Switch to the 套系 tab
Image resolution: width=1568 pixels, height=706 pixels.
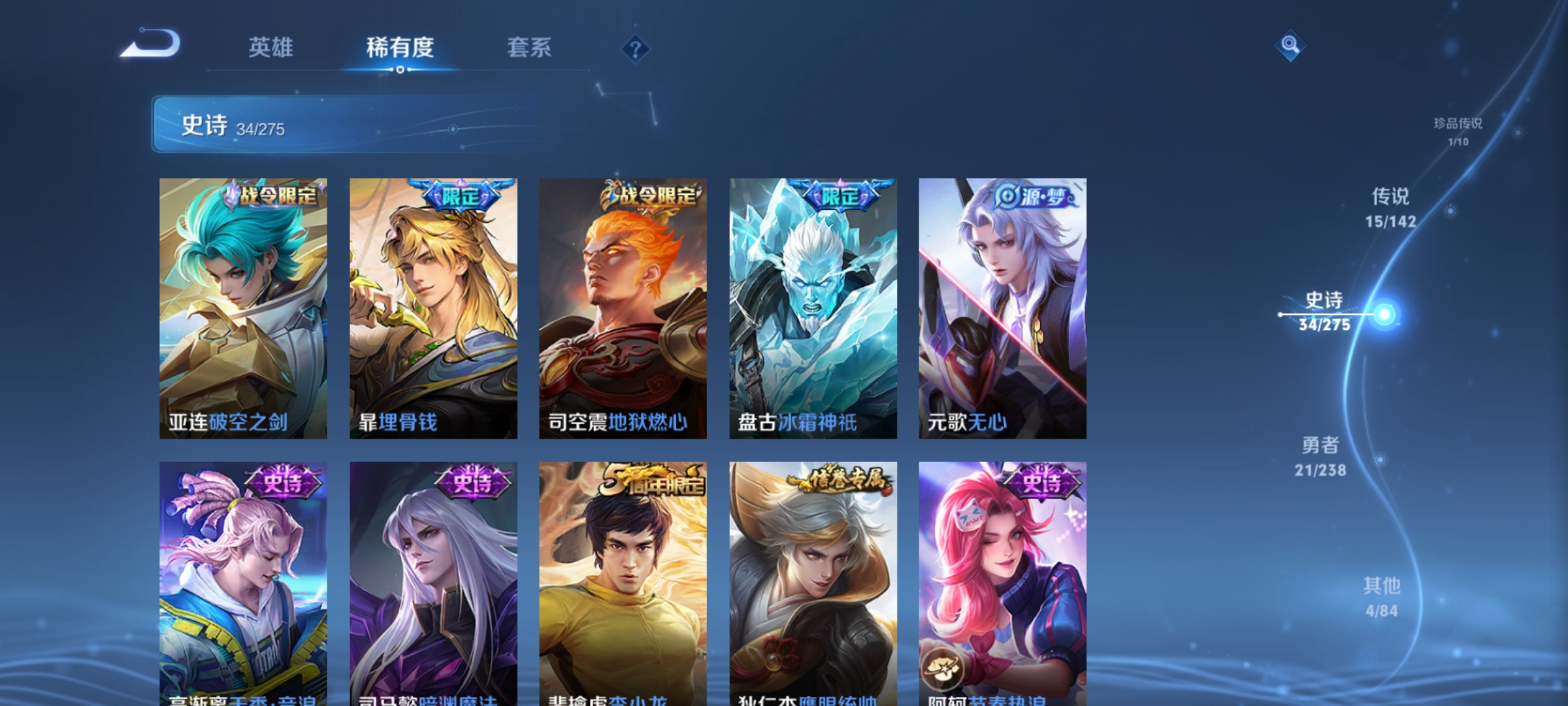529,48
